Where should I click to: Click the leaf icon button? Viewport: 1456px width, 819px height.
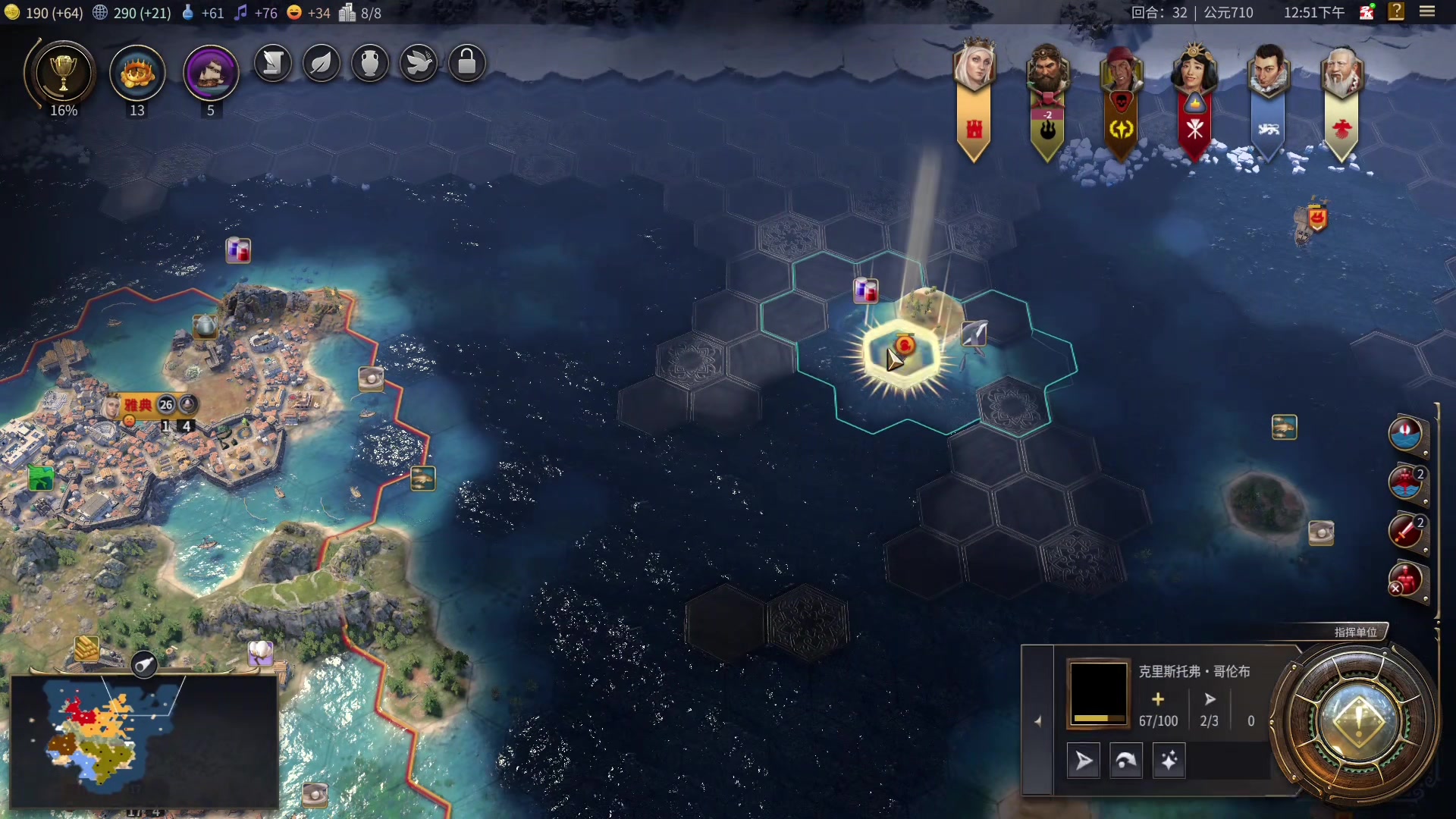pyautogui.click(x=322, y=64)
